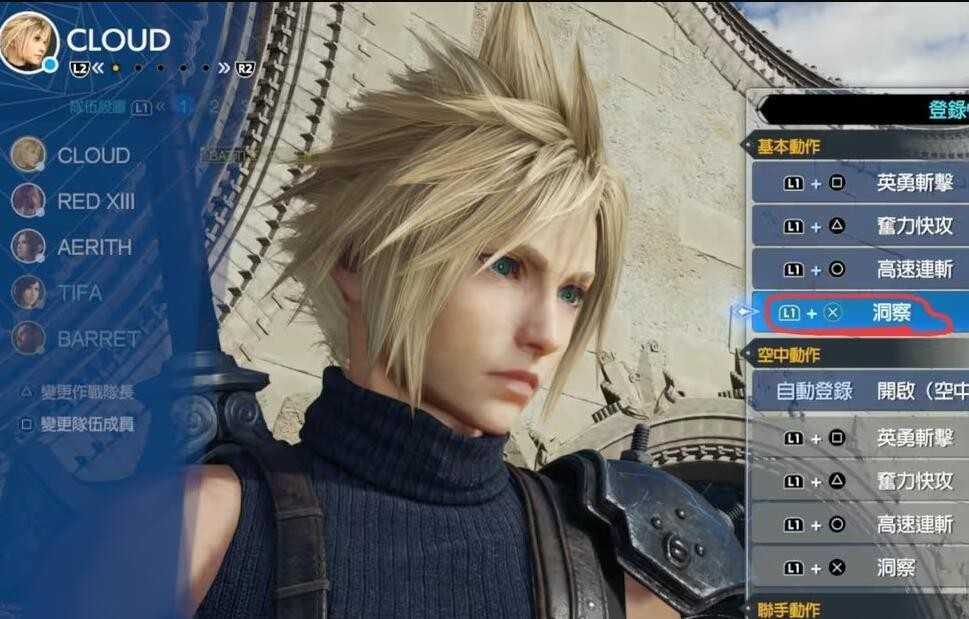Pick the 洞察 row under 空中動作
Image resolution: width=969 pixels, height=619 pixels.
tap(860, 568)
